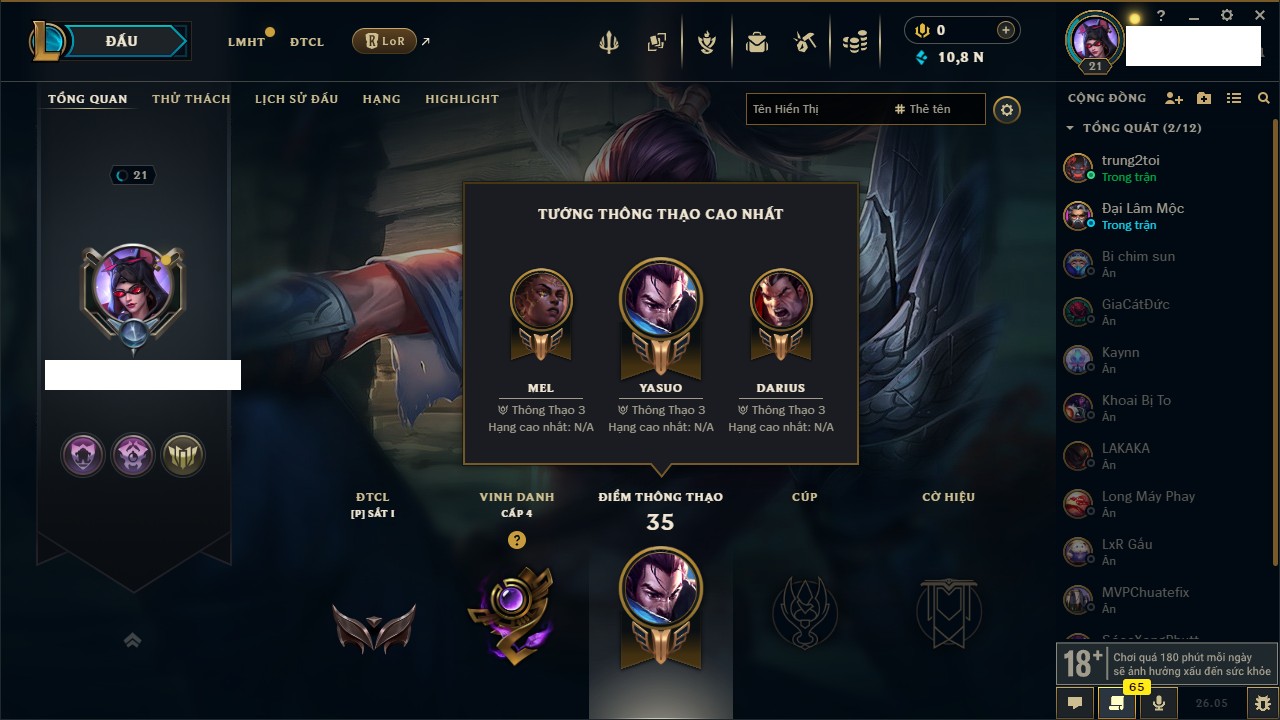Click the summoner name search field

[x=815, y=109]
